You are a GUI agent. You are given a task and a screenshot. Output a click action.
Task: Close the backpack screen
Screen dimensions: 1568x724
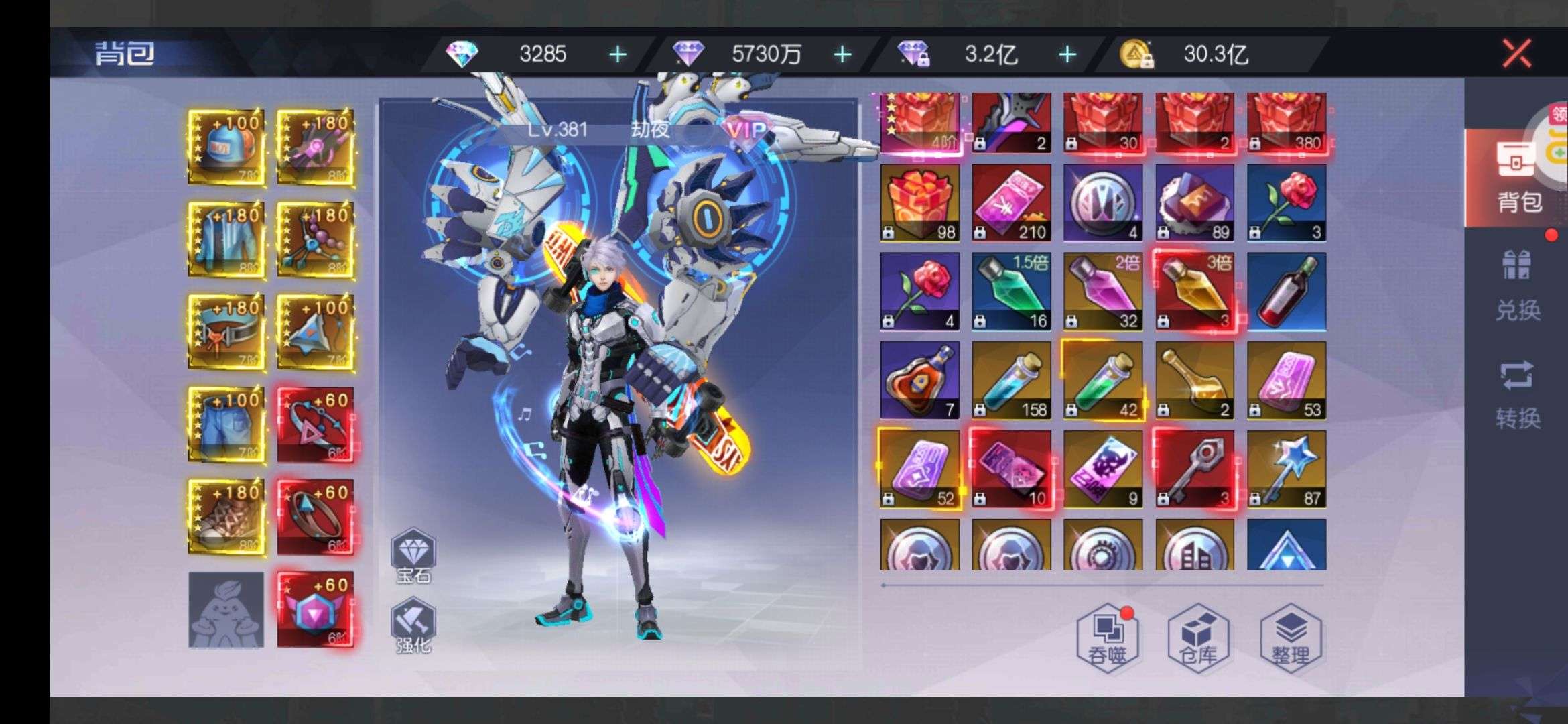point(1516,53)
